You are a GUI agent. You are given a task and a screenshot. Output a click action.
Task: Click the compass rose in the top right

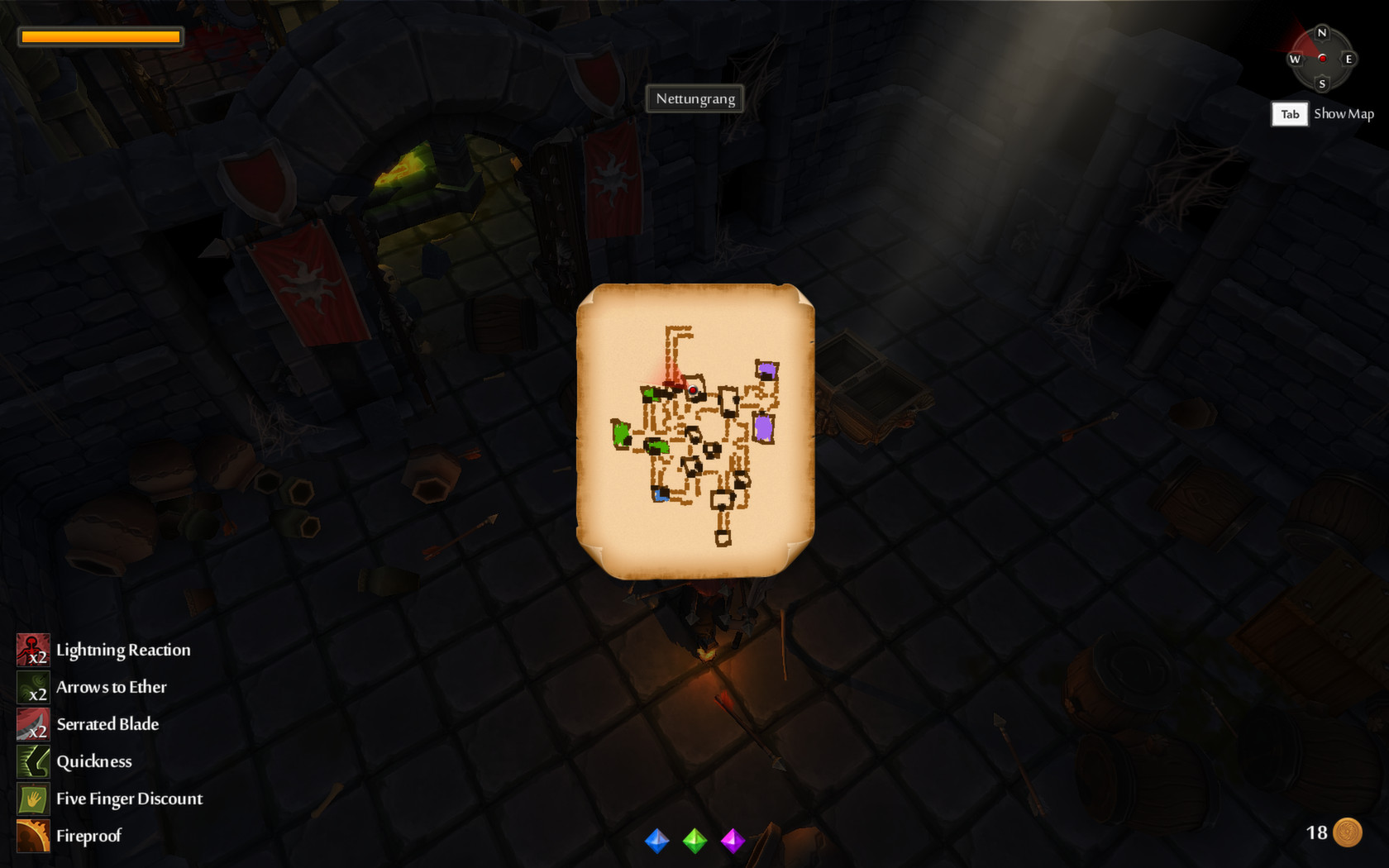pyautogui.click(x=1322, y=60)
